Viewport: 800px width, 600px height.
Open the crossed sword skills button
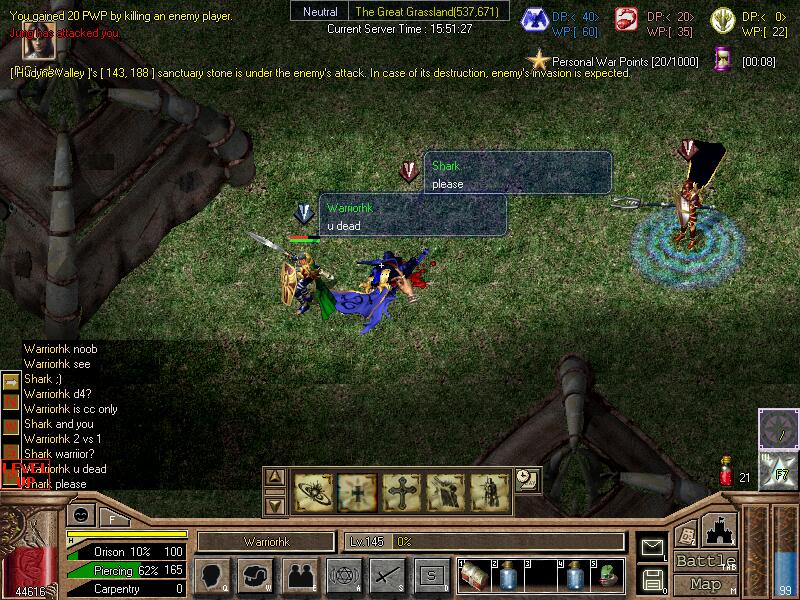pos(387,576)
